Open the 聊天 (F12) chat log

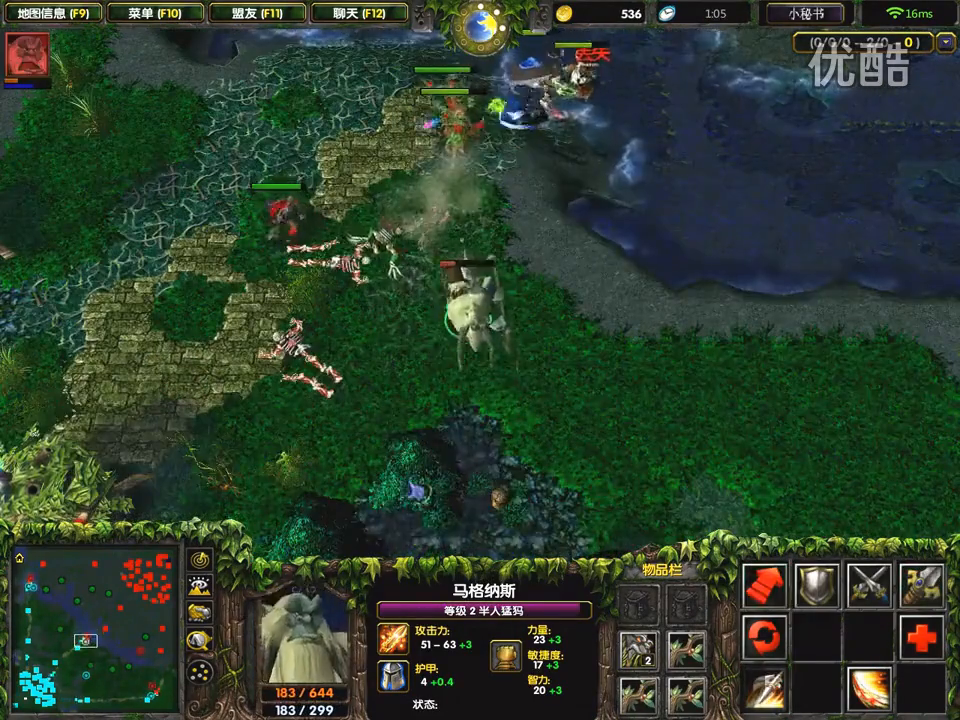[x=359, y=14]
